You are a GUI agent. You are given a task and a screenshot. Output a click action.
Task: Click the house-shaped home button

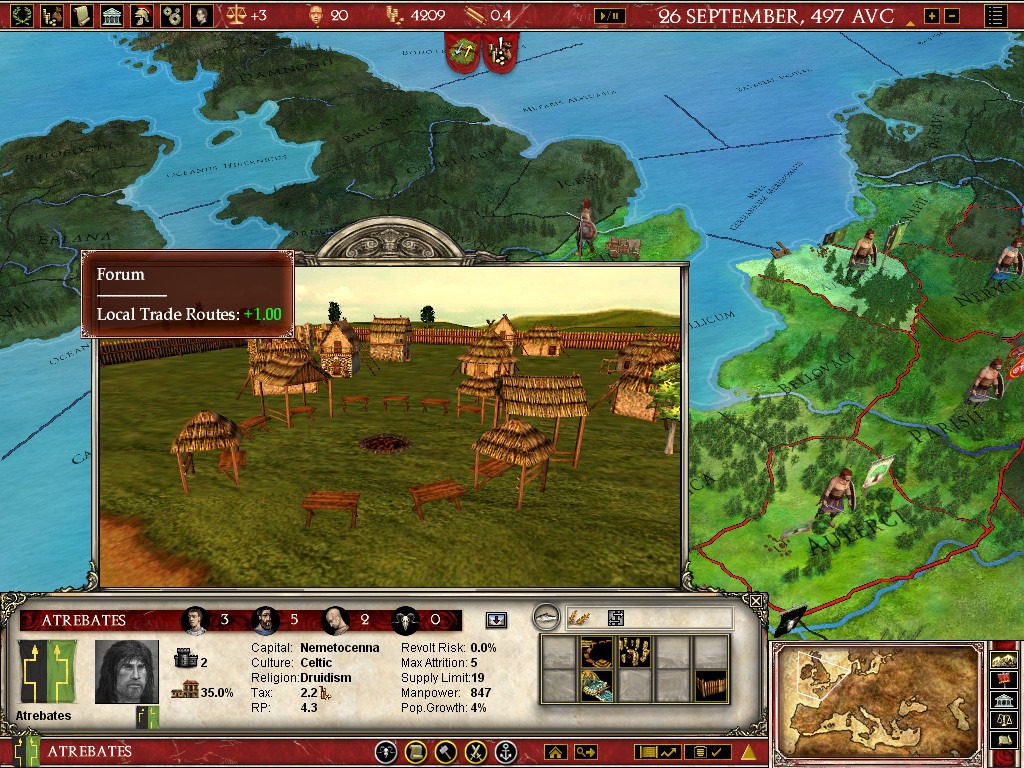556,752
